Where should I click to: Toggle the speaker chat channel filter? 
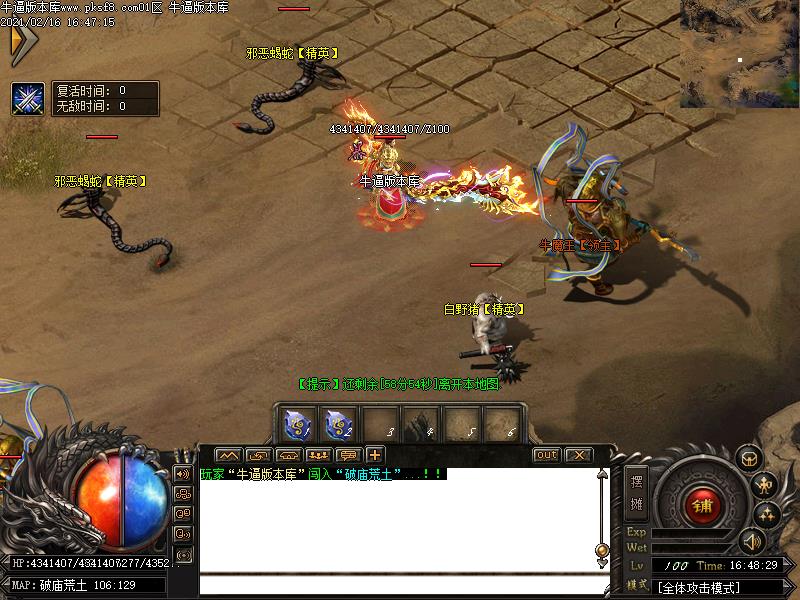click(183, 474)
